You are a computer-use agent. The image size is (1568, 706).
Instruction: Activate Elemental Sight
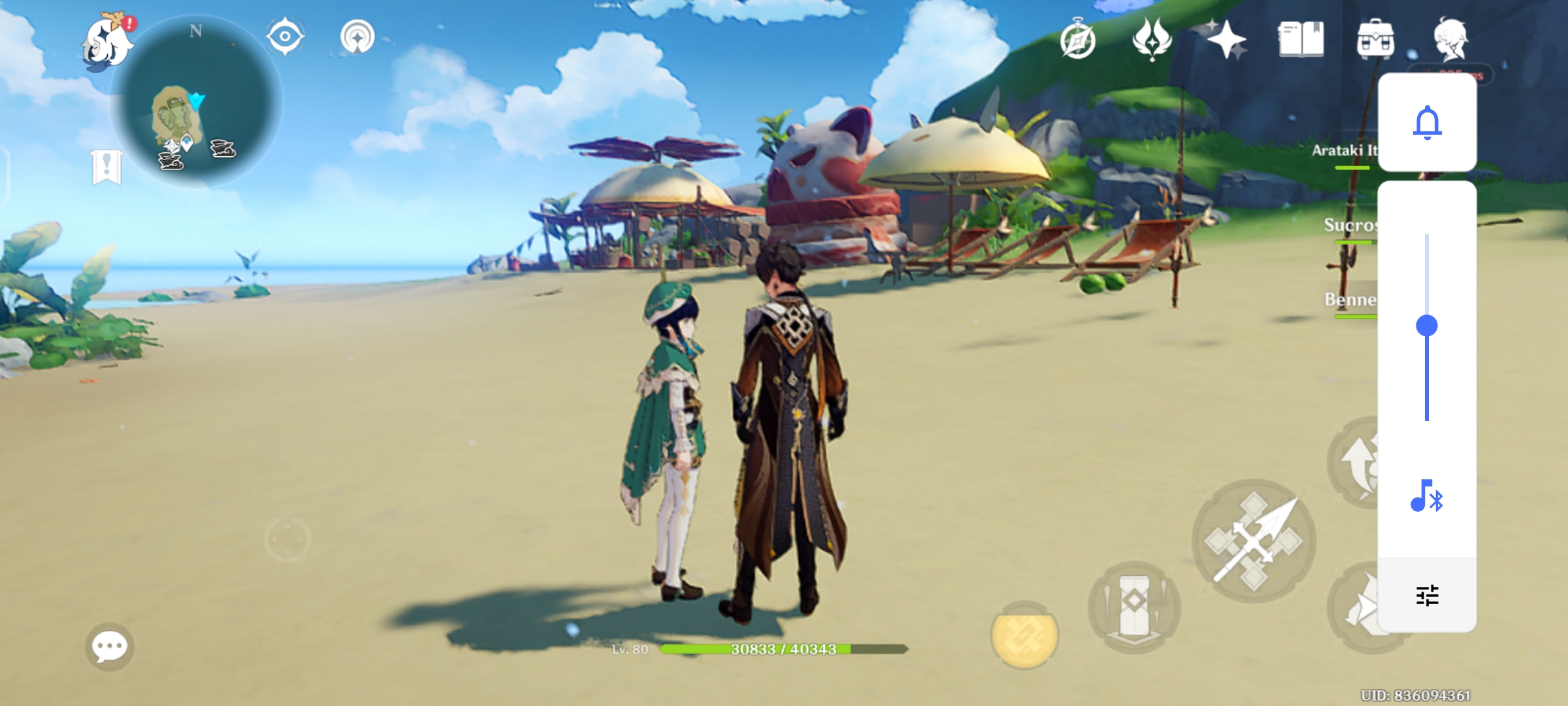point(284,37)
